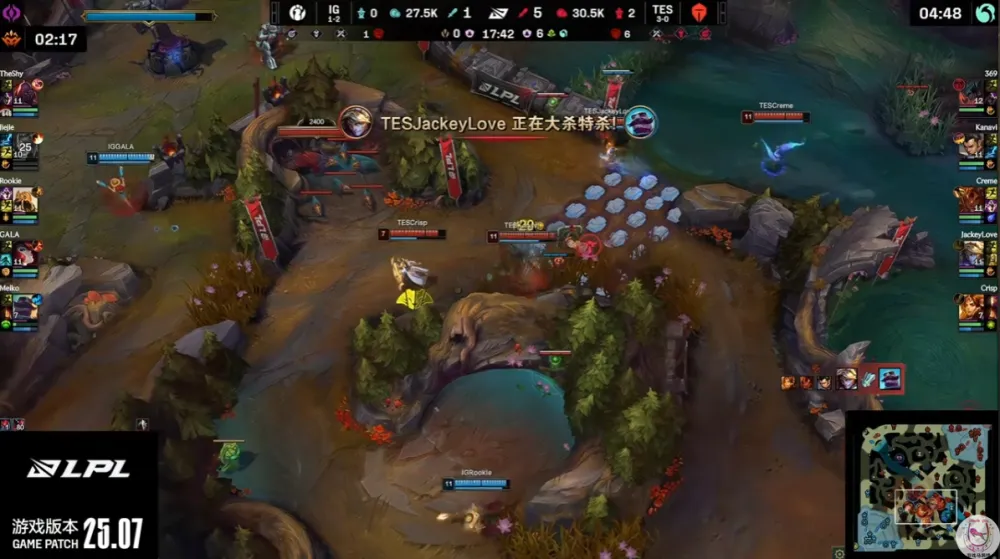The width and height of the screenshot is (1000, 559).
Task: Click the TES team logo on scoreboard
Action: pyautogui.click(x=698, y=13)
